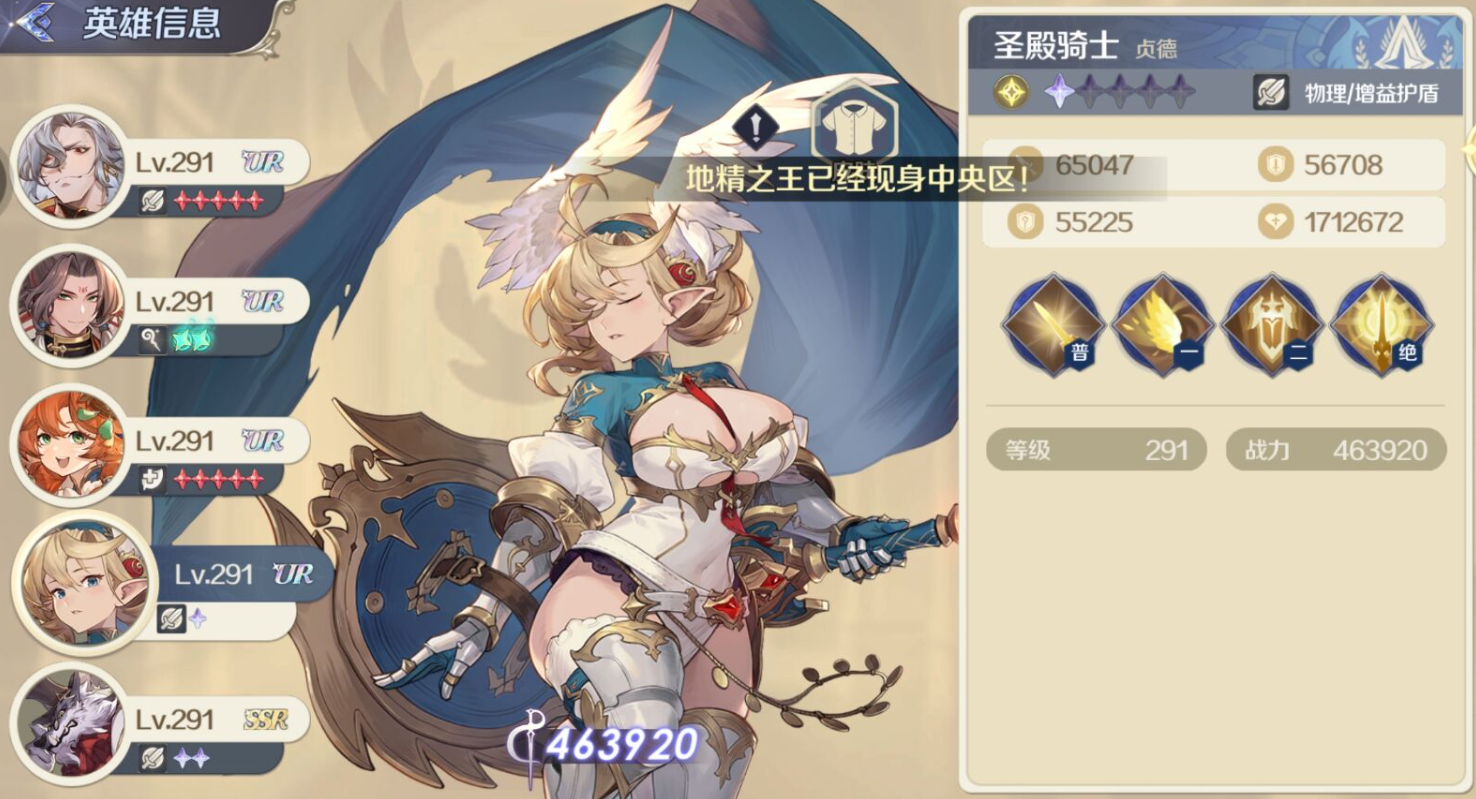Select the blonde elf knight hero portrait
The height and width of the screenshot is (799, 1476).
pos(79,582)
